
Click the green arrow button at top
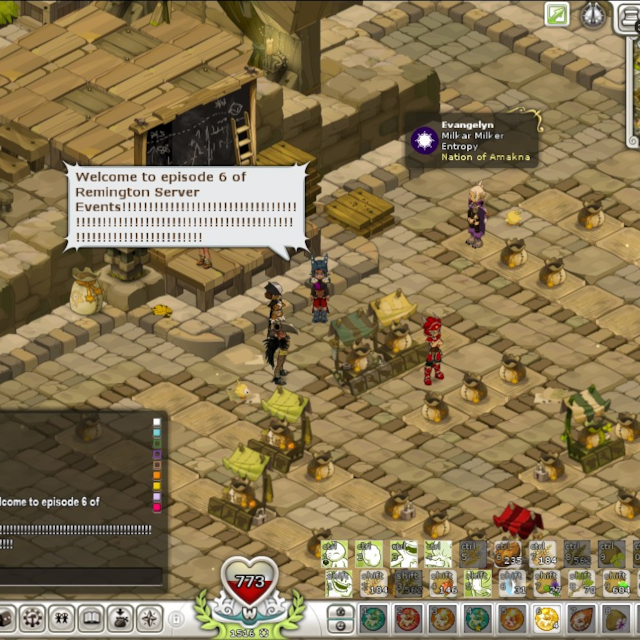click(x=557, y=14)
